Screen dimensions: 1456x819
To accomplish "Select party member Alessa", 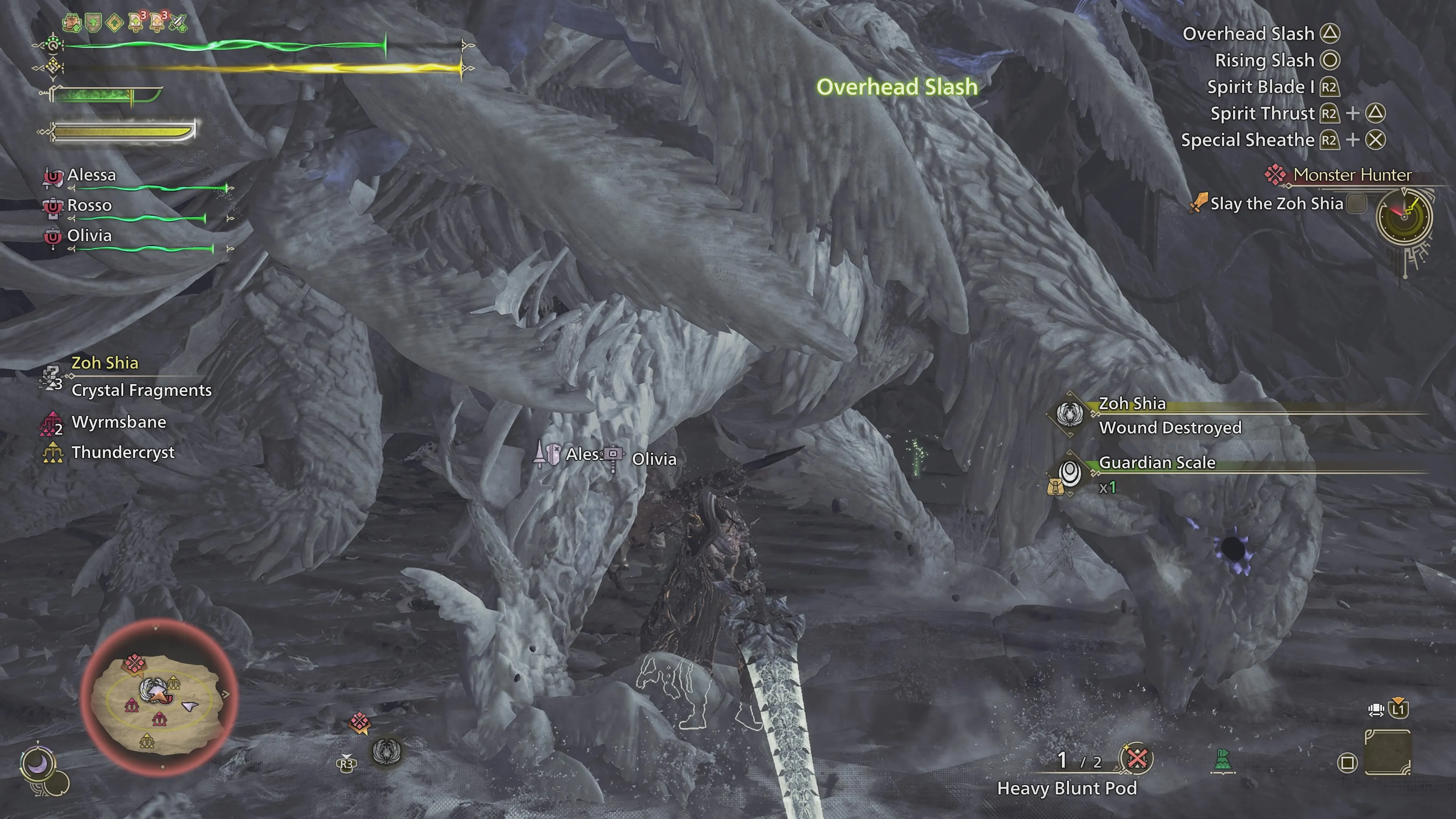I will point(91,175).
